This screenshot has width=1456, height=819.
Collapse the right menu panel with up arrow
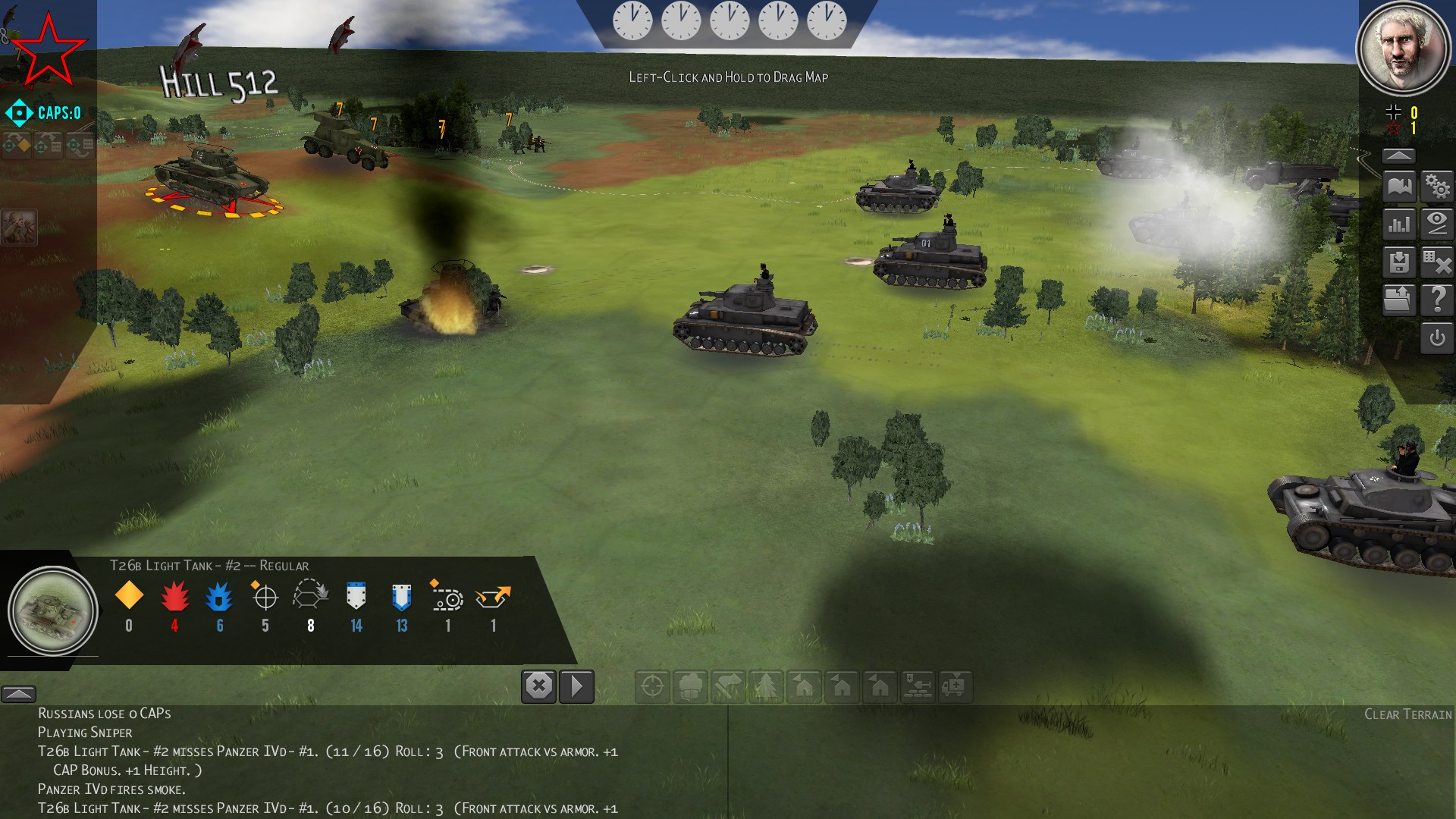[x=1399, y=155]
